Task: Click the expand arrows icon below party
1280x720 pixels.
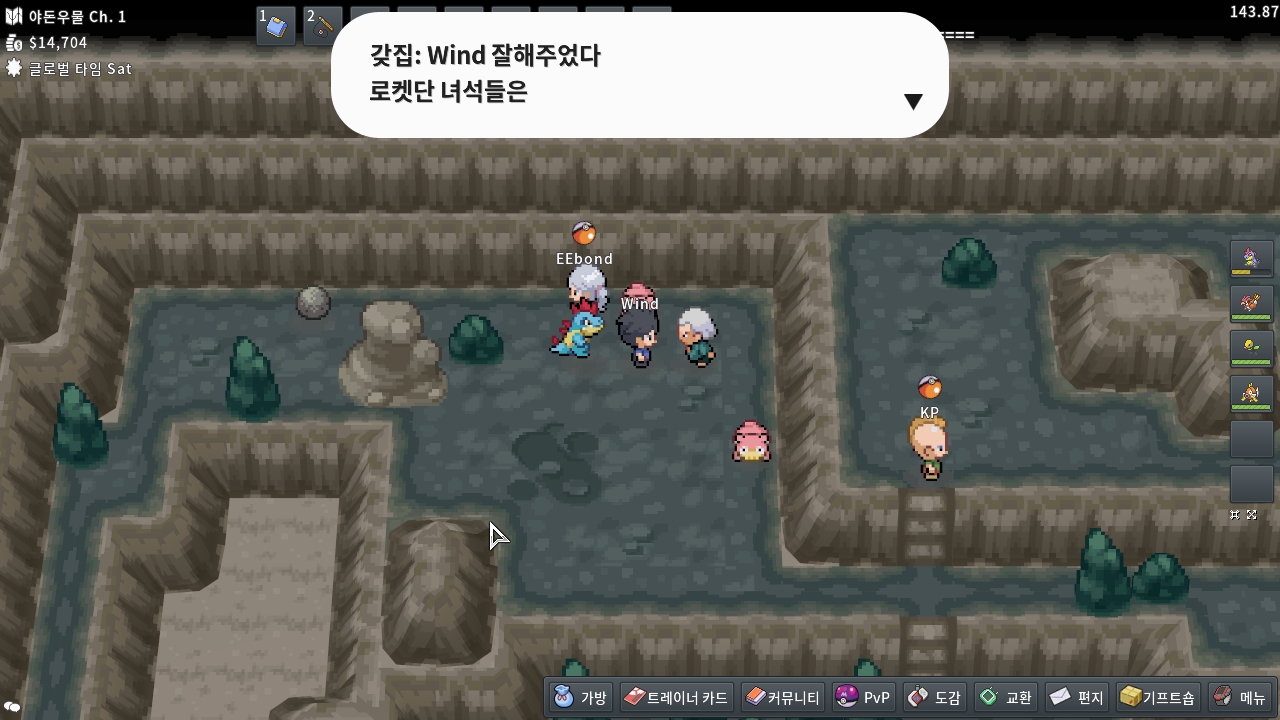Action: [1251, 514]
